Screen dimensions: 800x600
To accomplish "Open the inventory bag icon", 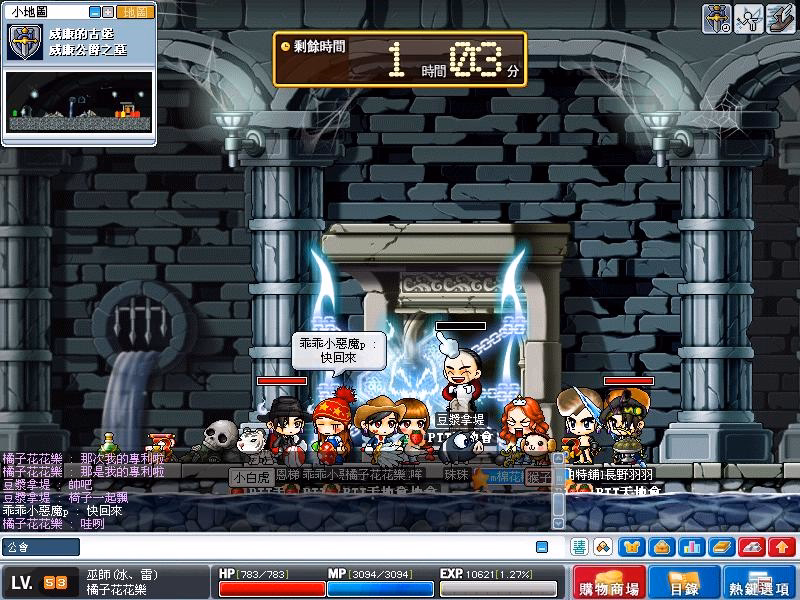I will (660, 547).
